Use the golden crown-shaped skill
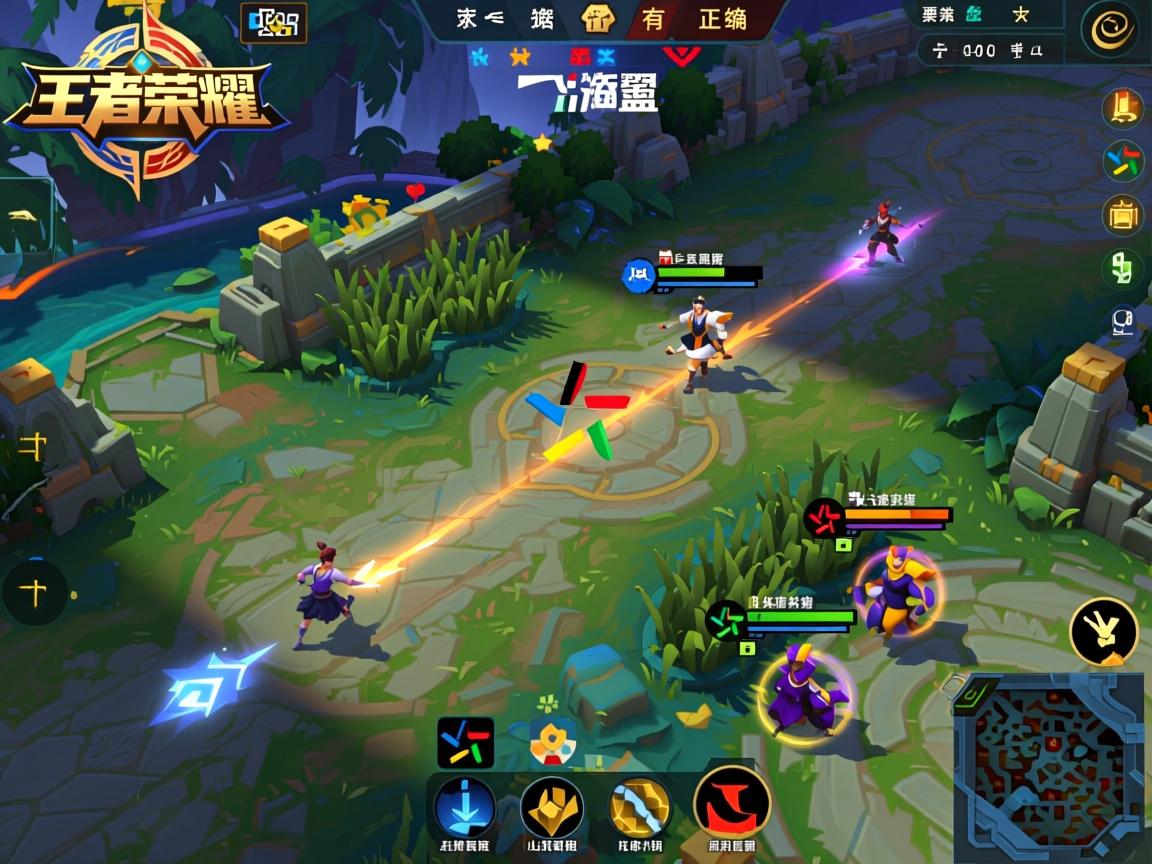 552,806
